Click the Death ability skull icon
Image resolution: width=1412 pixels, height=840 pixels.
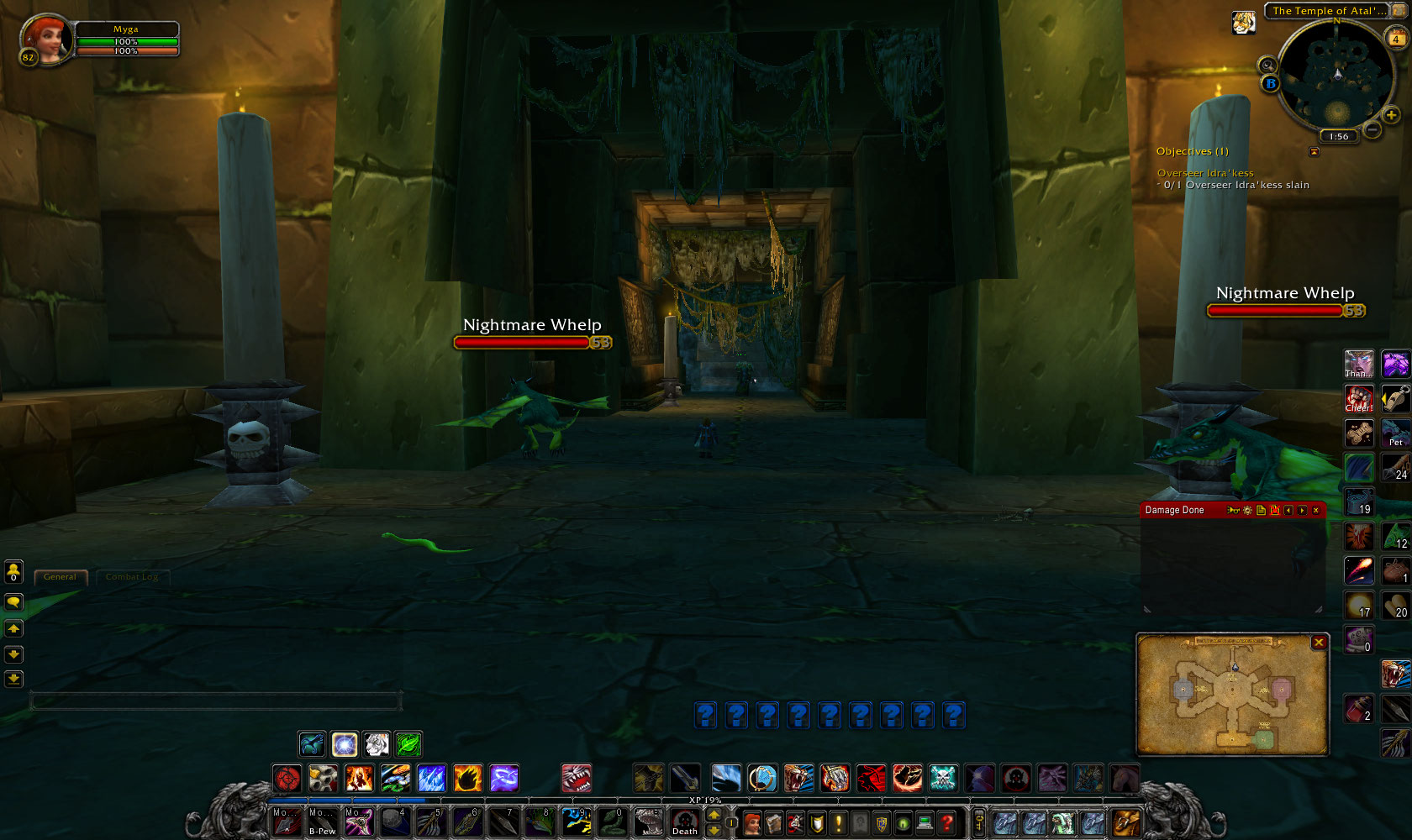point(684,821)
